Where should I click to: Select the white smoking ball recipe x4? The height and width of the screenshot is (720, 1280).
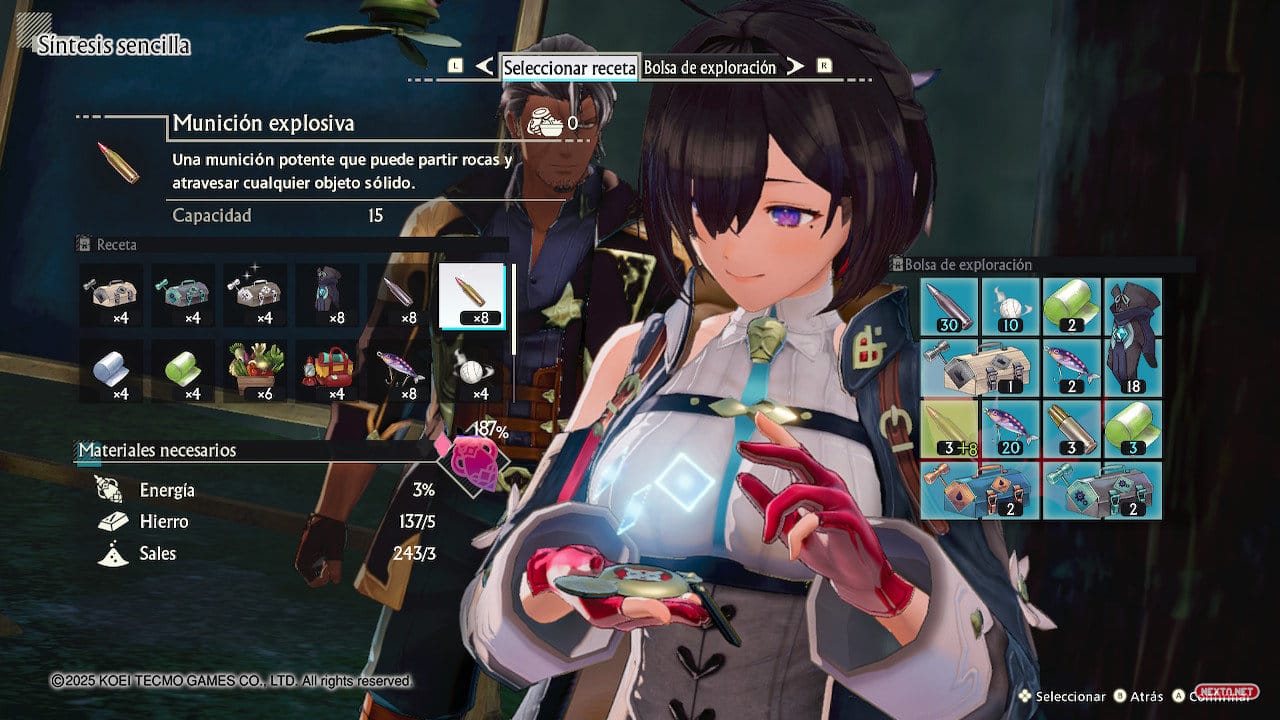pos(472,371)
